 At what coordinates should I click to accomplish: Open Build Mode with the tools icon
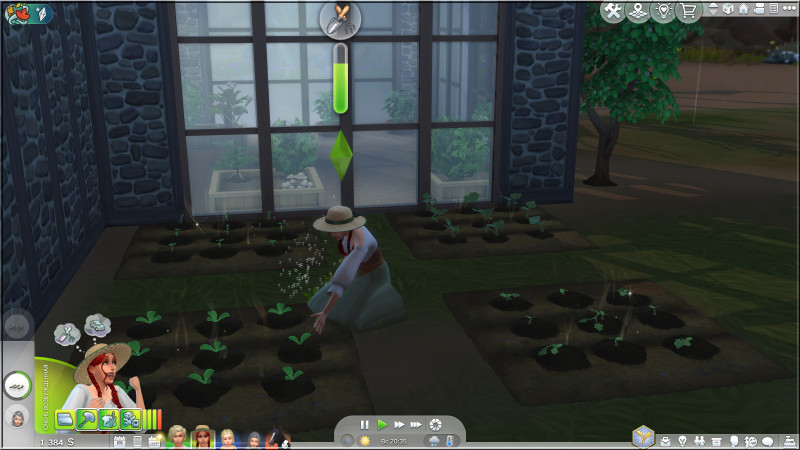[x=612, y=11]
